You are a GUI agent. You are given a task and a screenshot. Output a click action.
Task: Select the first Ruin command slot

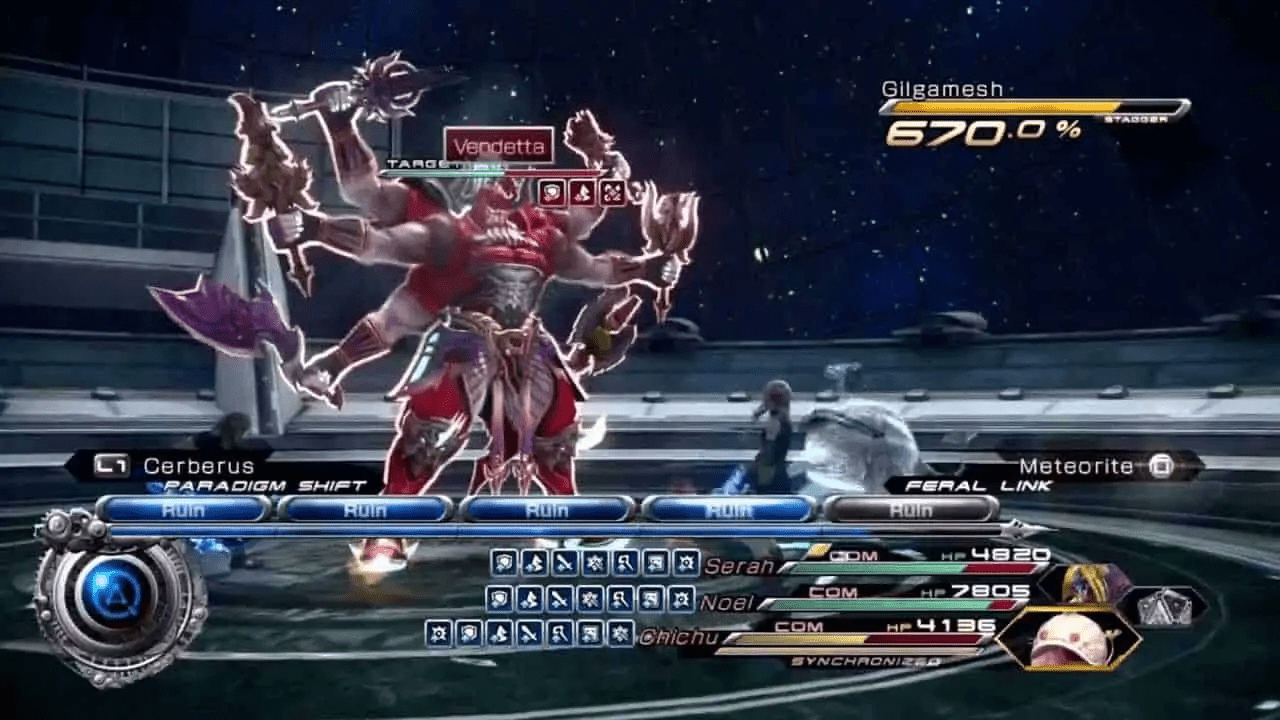coord(185,510)
